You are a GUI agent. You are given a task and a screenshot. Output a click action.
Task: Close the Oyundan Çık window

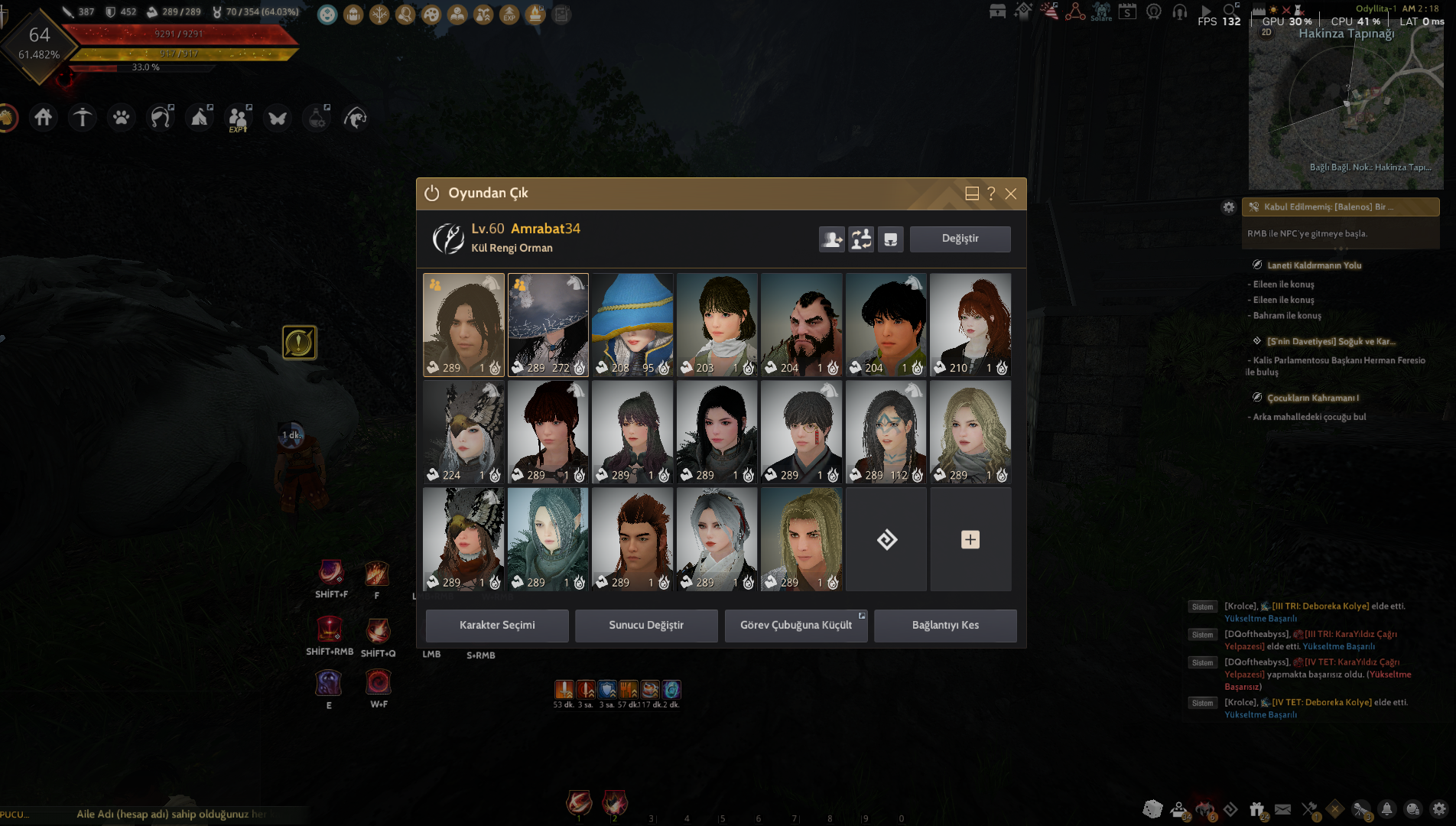click(x=1011, y=194)
